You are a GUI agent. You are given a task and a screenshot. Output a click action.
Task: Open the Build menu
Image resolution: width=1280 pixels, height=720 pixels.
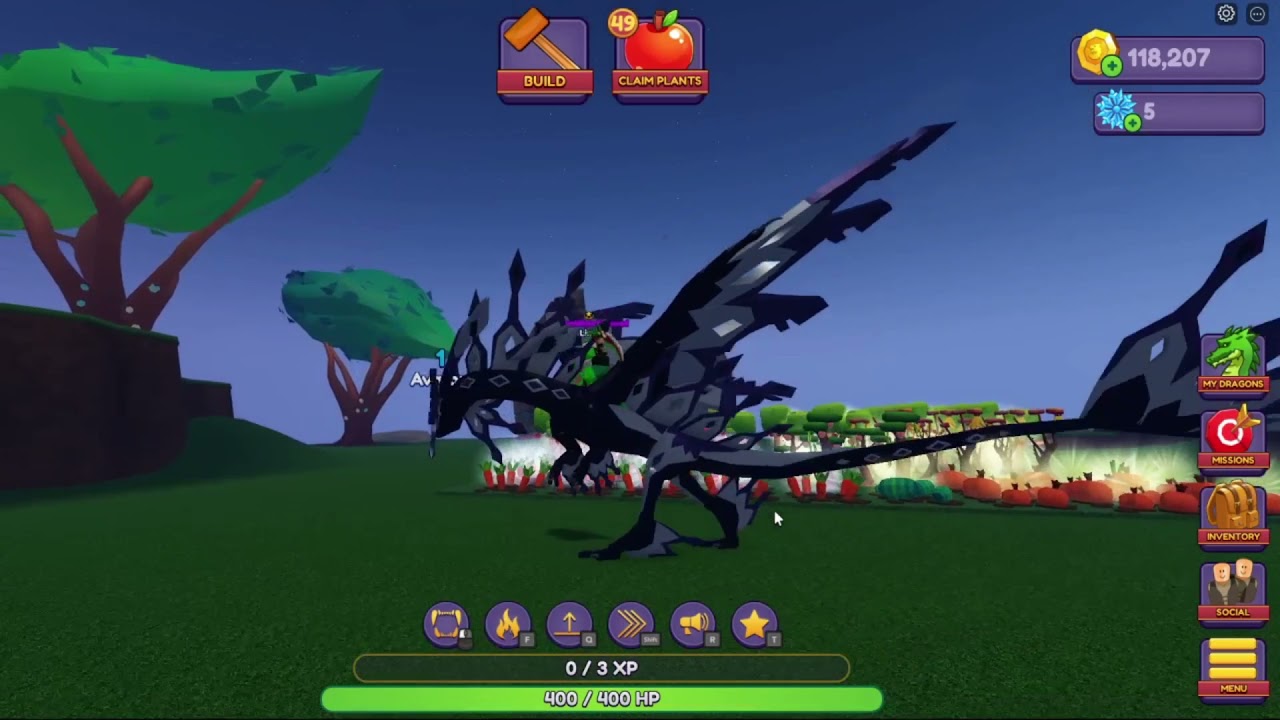(x=544, y=58)
